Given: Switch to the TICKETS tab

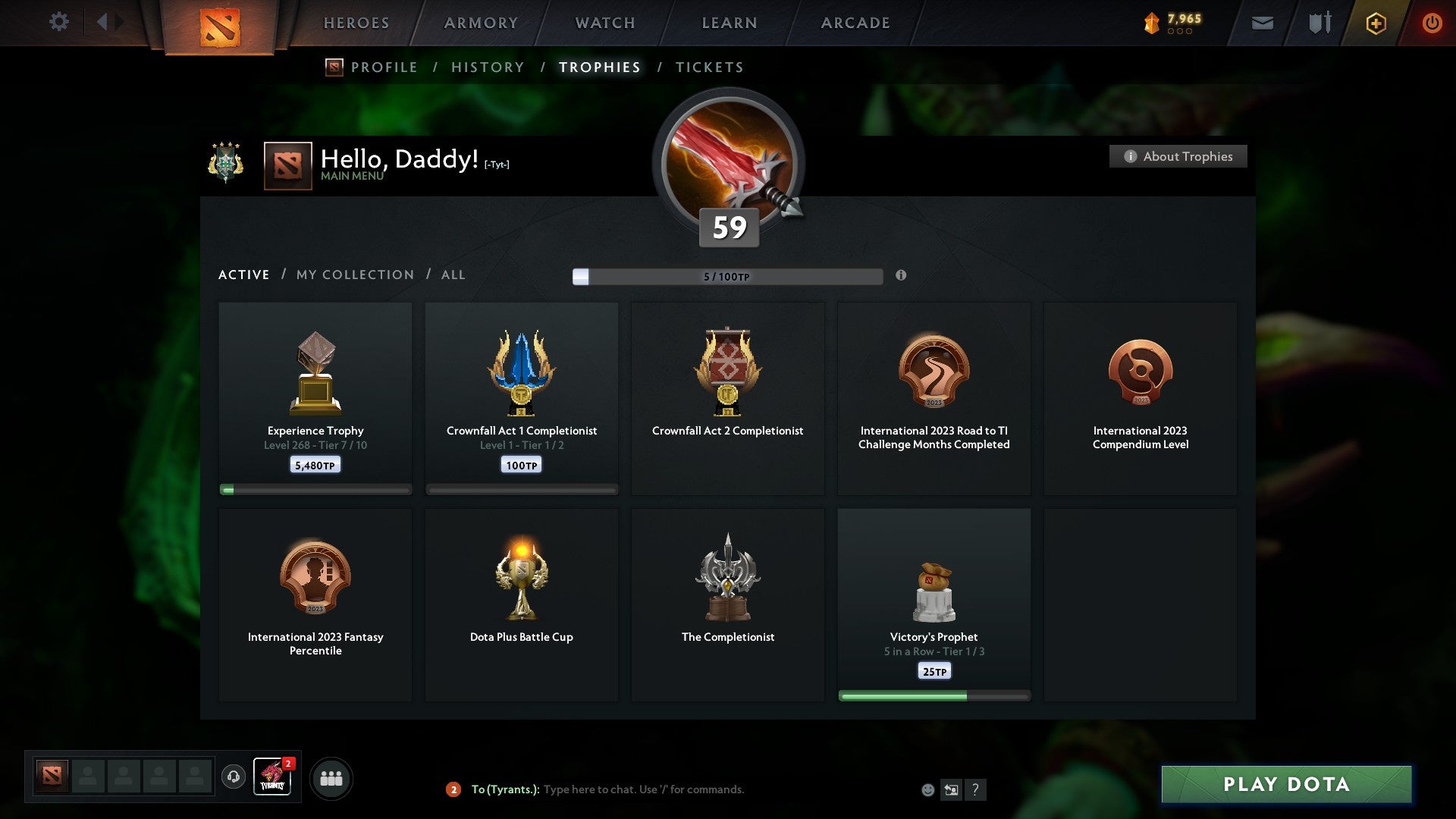Looking at the screenshot, I should [708, 67].
